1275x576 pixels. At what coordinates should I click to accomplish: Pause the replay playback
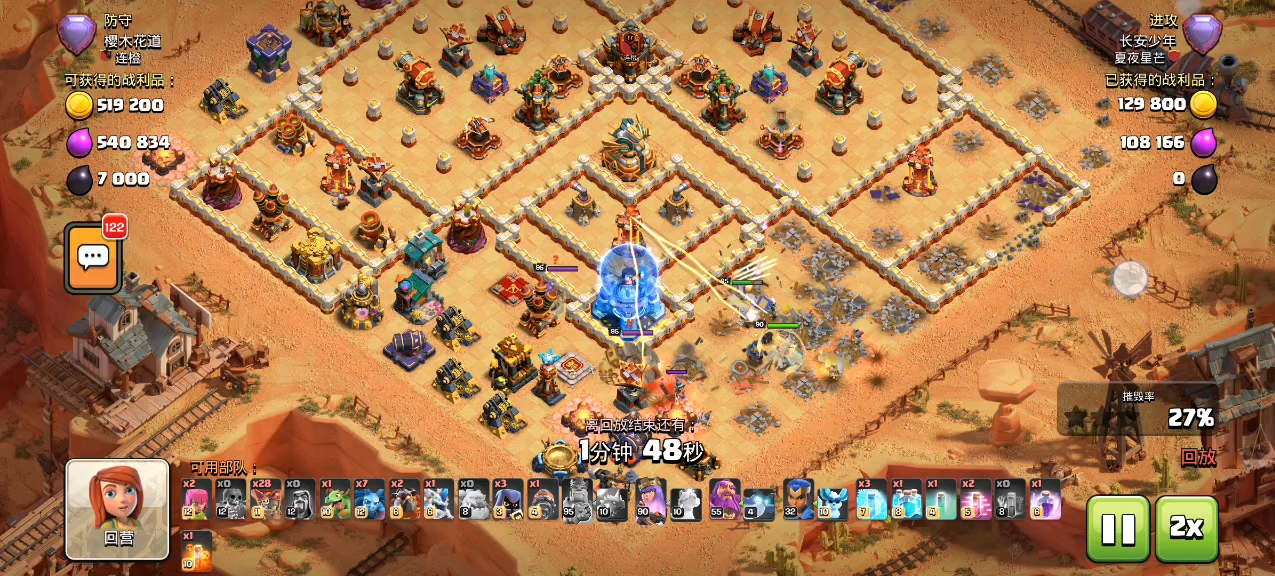coord(1116,529)
